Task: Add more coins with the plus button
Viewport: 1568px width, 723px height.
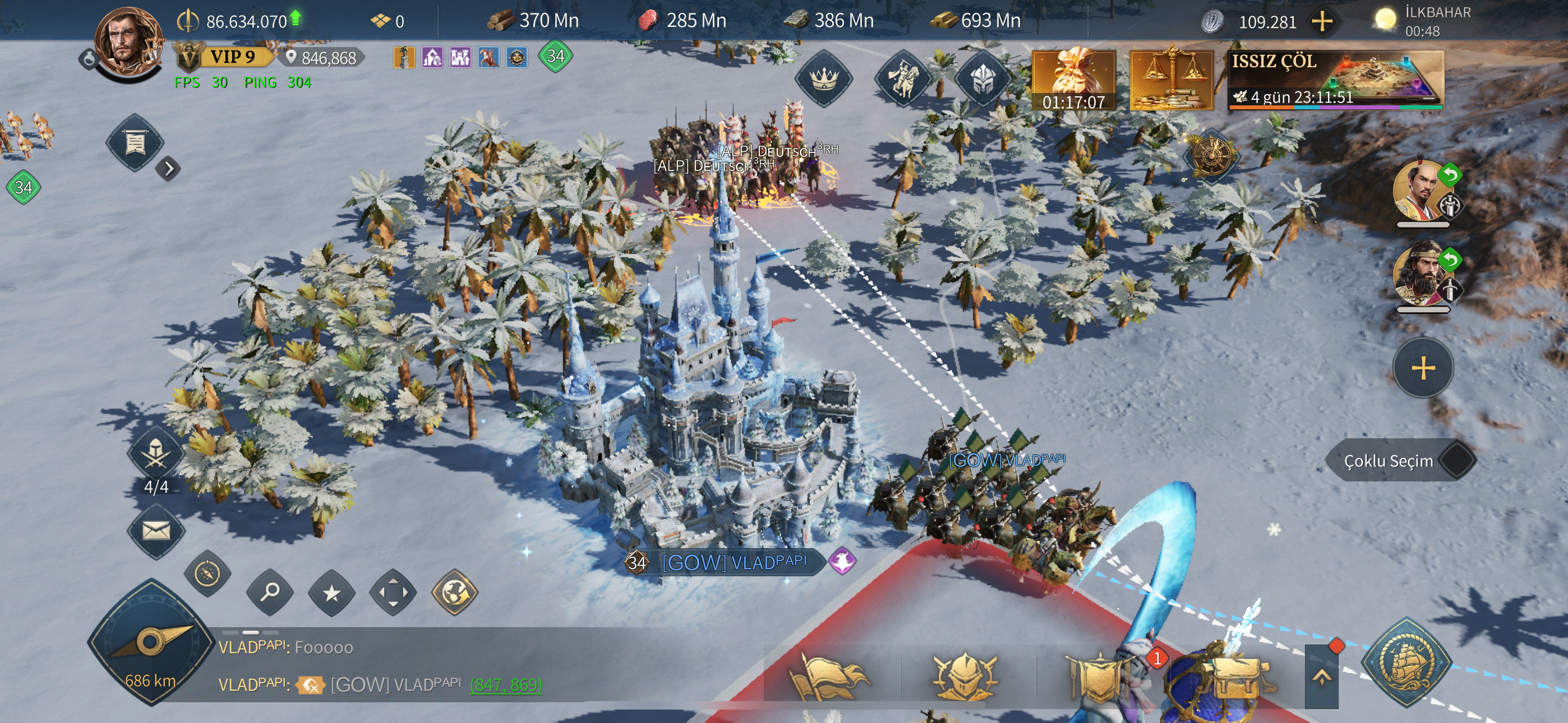Action: [1321, 22]
